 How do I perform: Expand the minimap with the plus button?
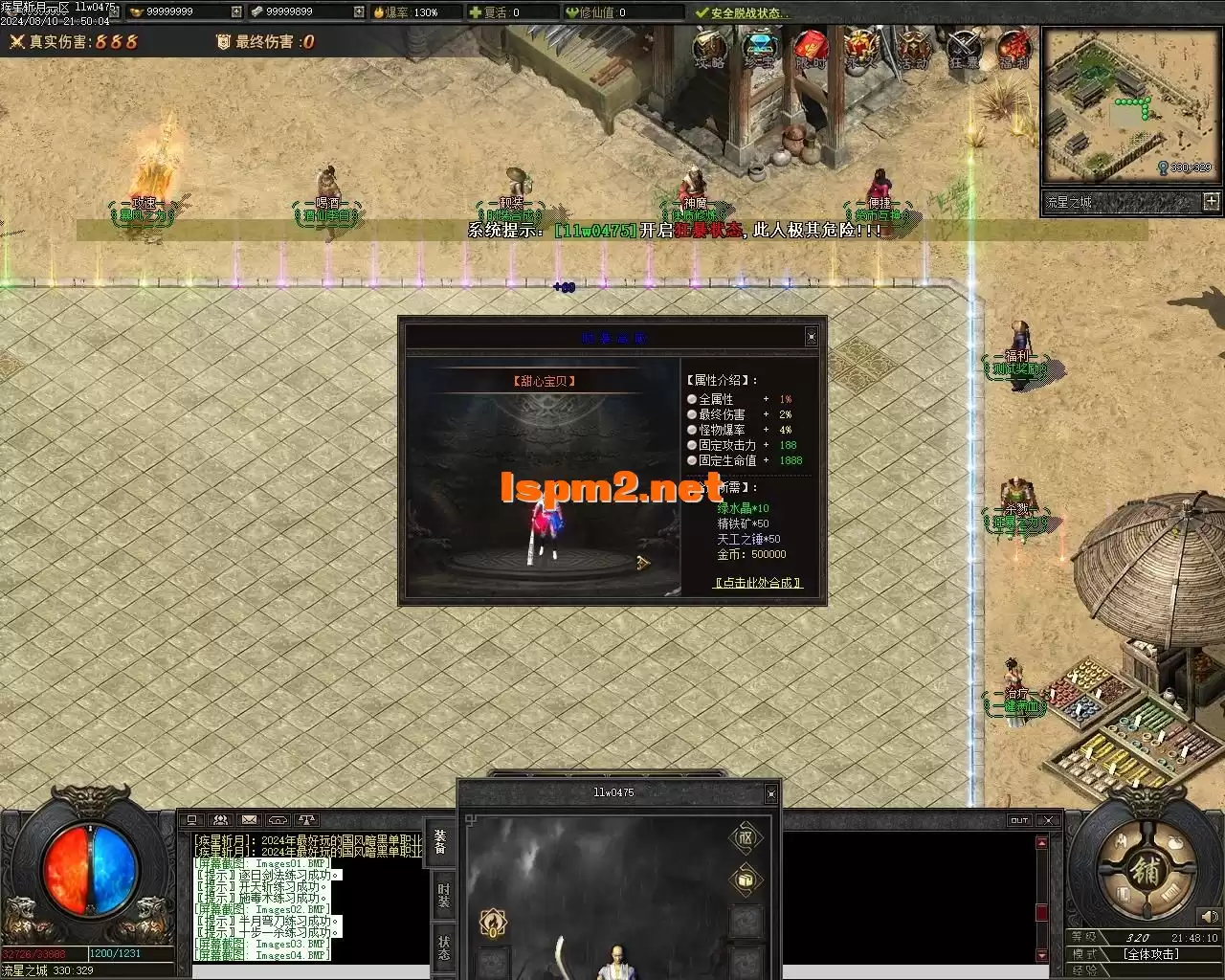coord(1212,201)
